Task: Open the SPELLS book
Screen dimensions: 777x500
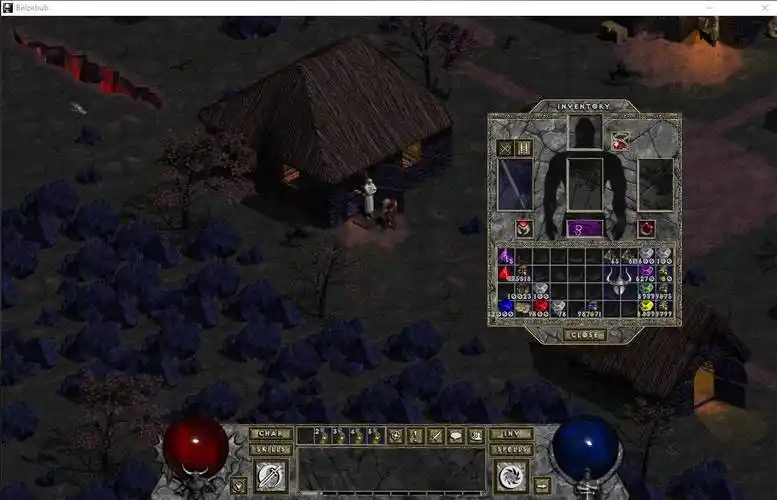Action: [x=511, y=449]
